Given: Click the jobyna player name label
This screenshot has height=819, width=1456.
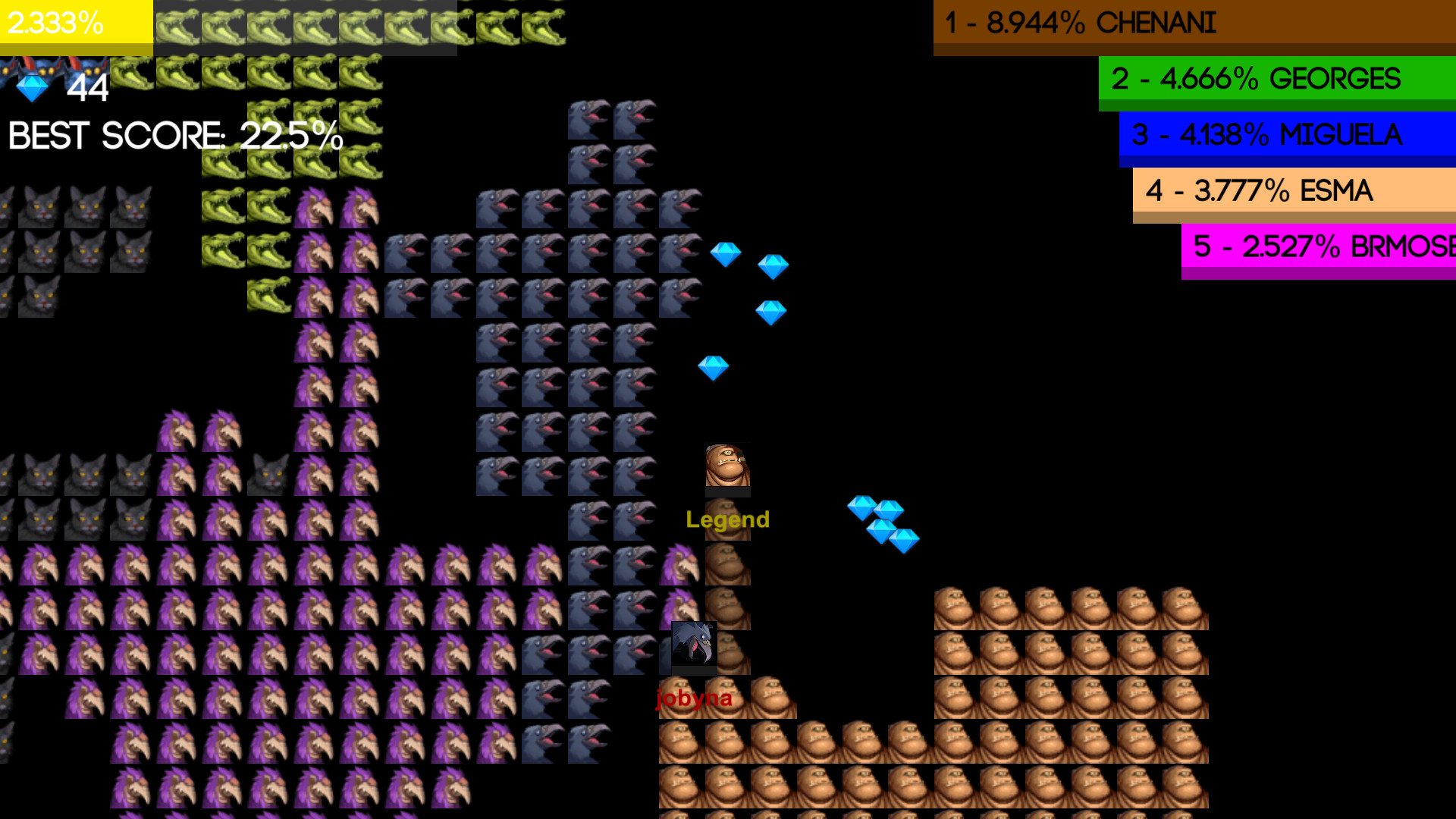Looking at the screenshot, I should click(694, 700).
